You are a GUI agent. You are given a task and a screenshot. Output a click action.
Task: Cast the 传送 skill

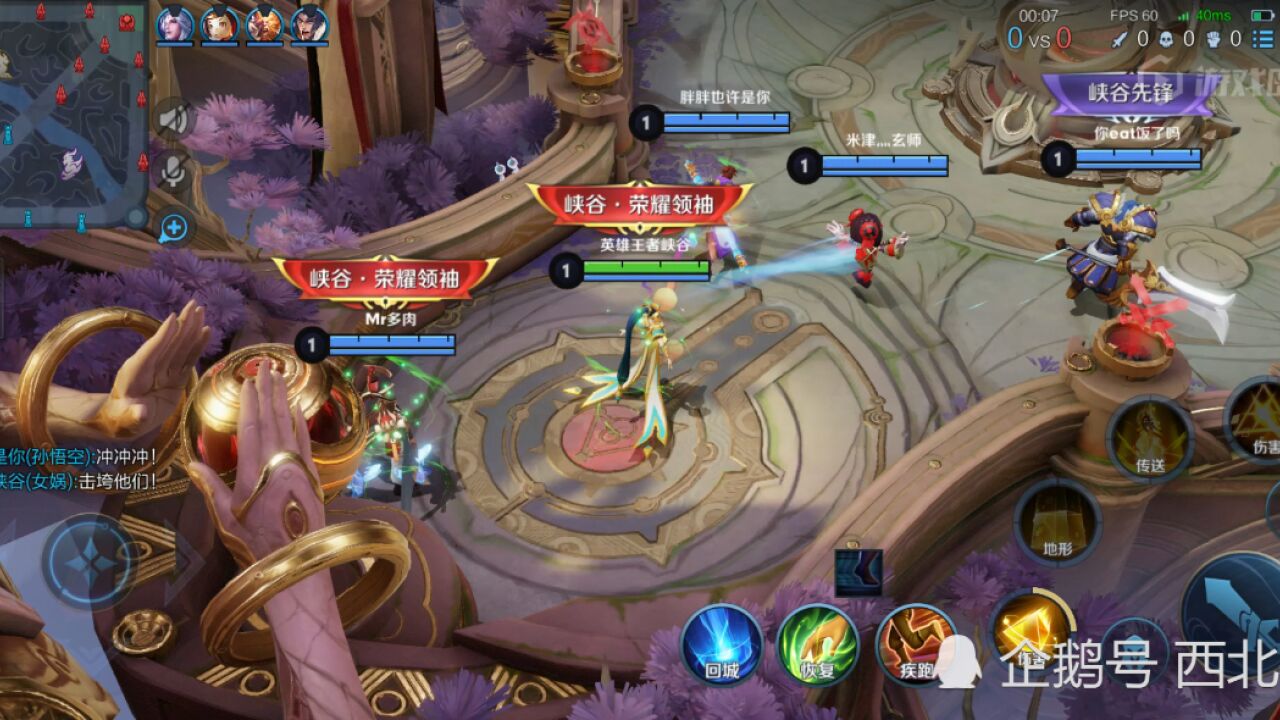[1150, 438]
